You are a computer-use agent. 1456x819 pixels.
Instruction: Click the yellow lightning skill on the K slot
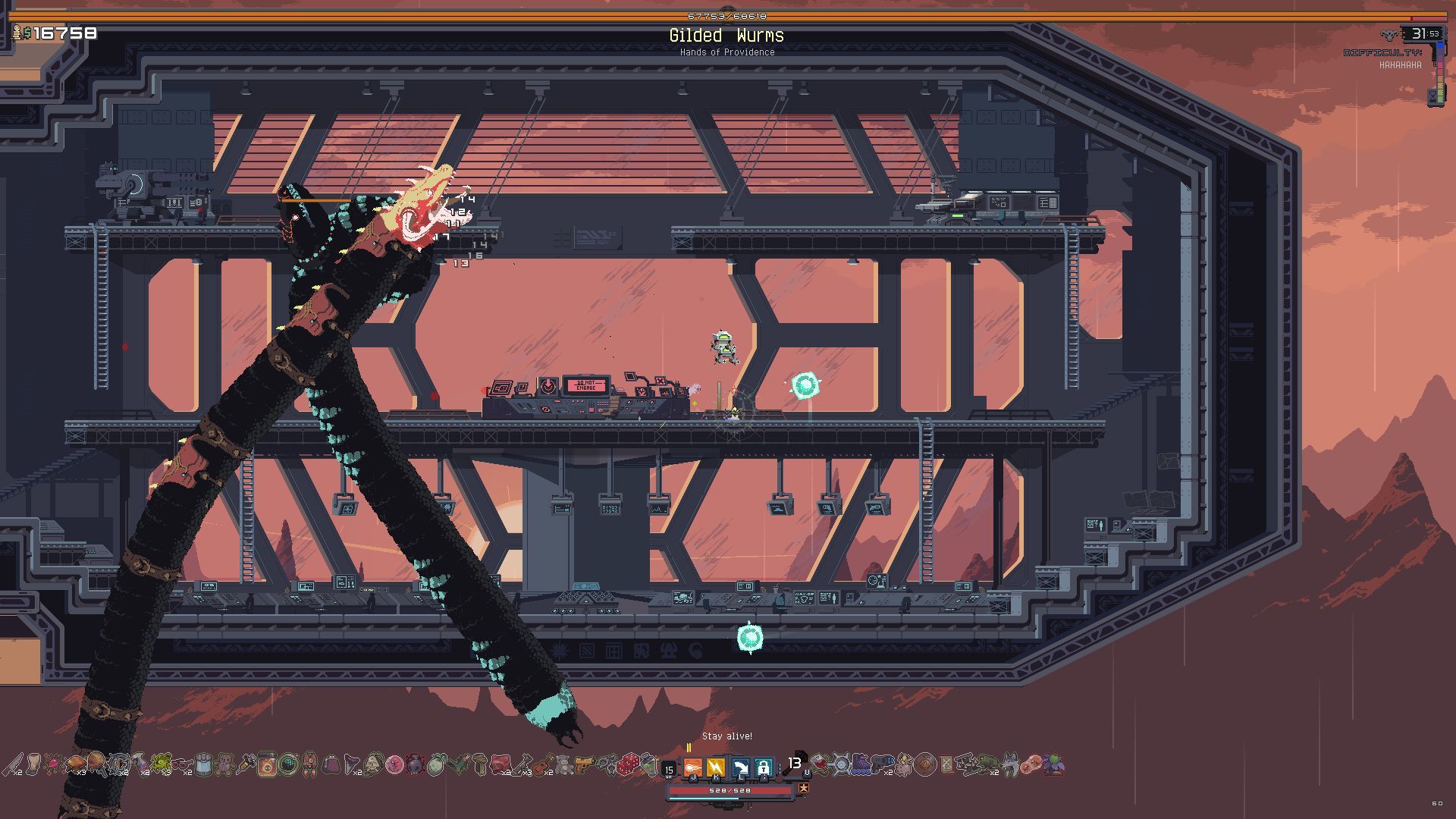pos(717,767)
